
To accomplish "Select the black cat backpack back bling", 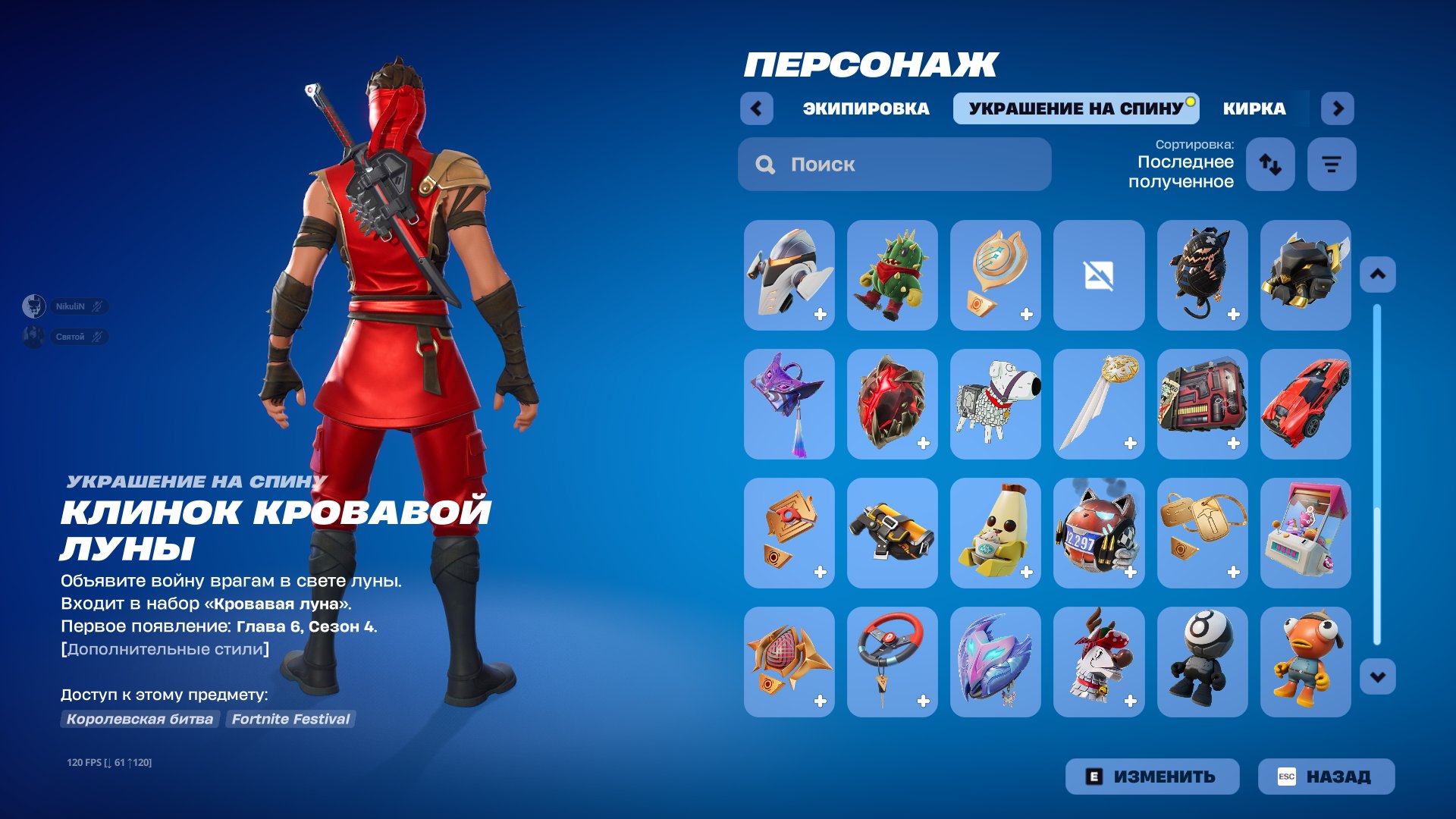I will [x=1202, y=275].
